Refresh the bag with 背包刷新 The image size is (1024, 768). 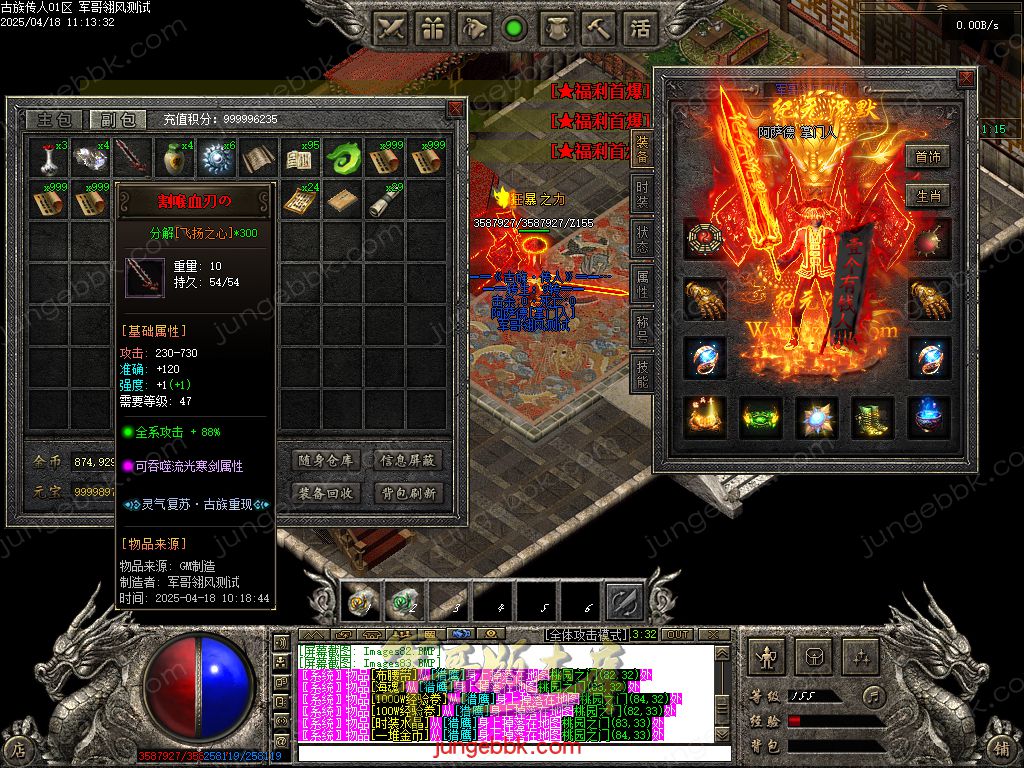click(x=407, y=493)
